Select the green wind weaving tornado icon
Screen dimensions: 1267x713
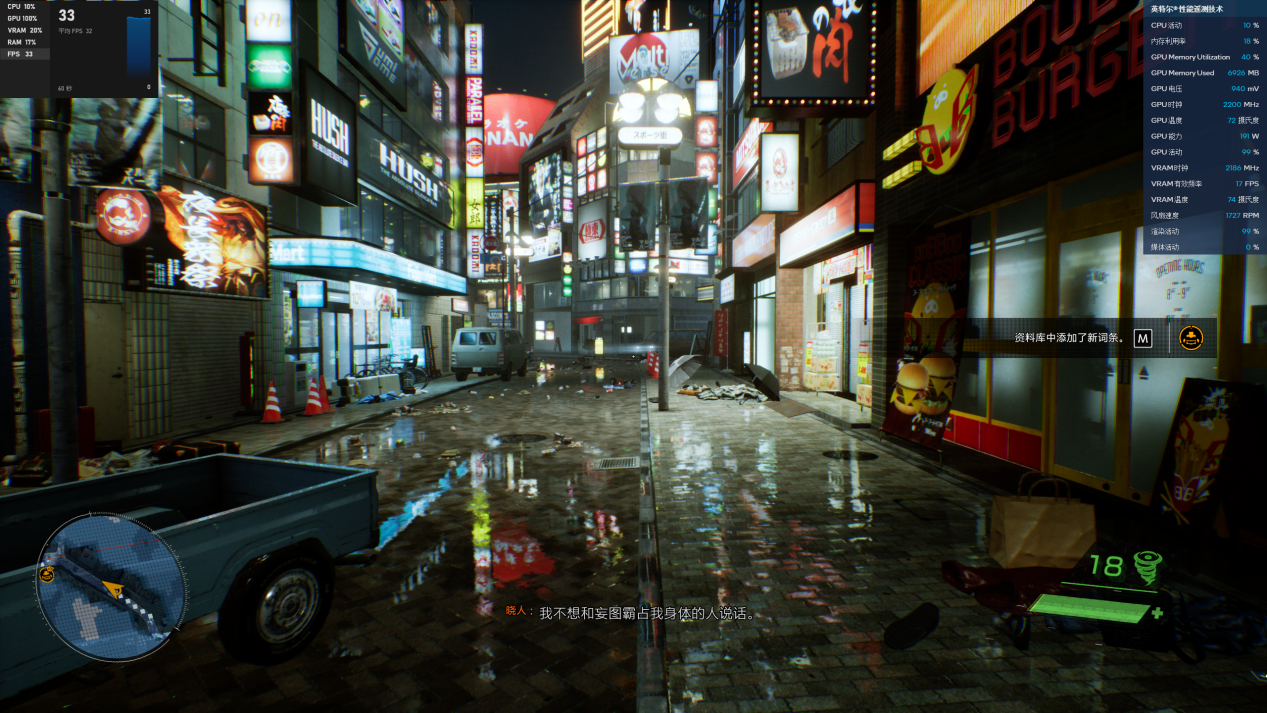pos(1146,567)
